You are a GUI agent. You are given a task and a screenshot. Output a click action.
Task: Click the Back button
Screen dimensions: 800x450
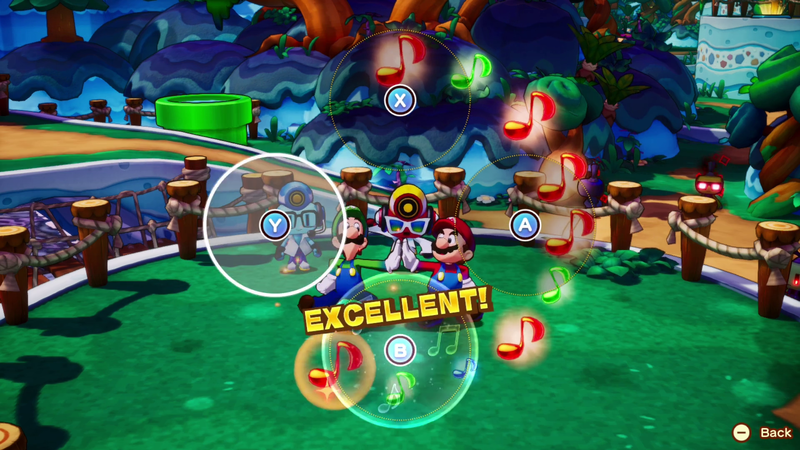click(764, 432)
